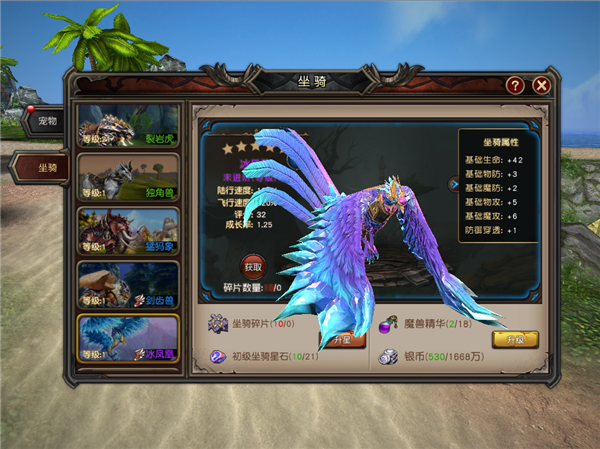Click the red 获取 button

[253, 267]
